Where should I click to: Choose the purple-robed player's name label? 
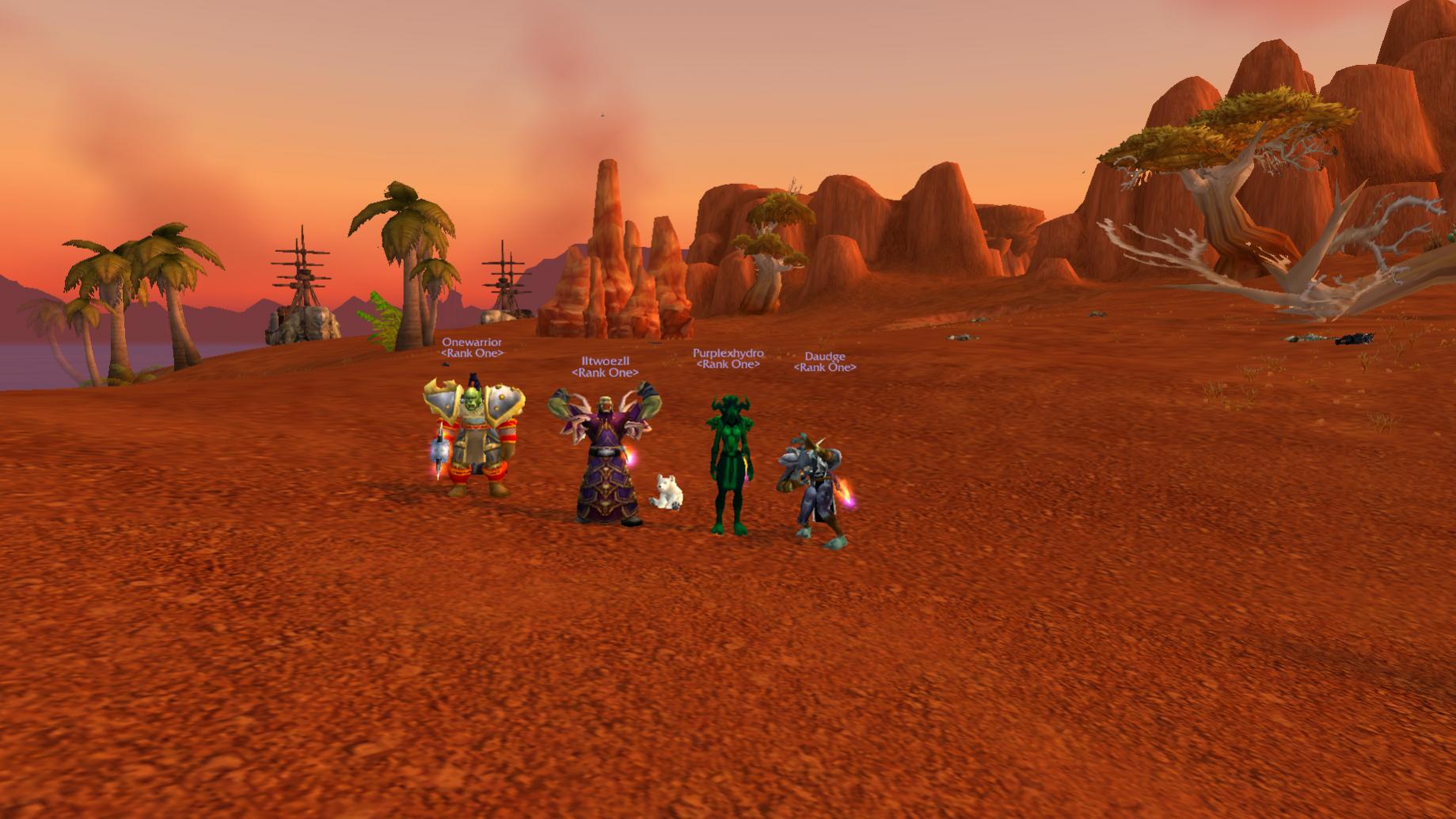pyautogui.click(x=605, y=361)
